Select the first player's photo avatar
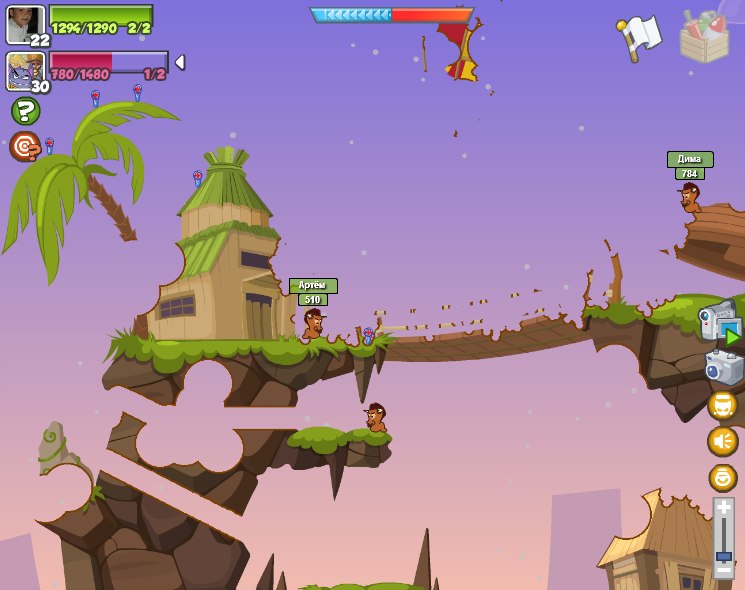 coord(25,23)
